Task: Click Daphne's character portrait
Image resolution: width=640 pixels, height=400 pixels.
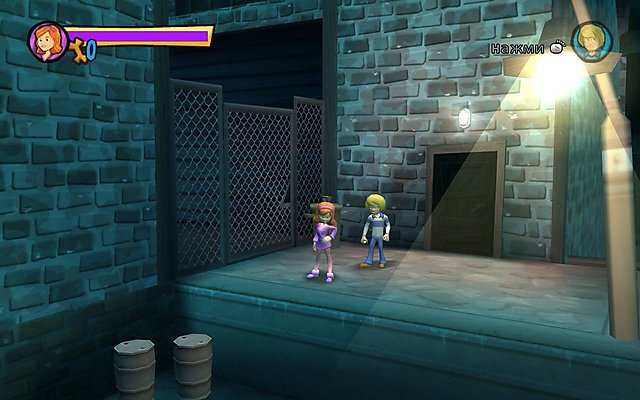Action: [x=47, y=42]
